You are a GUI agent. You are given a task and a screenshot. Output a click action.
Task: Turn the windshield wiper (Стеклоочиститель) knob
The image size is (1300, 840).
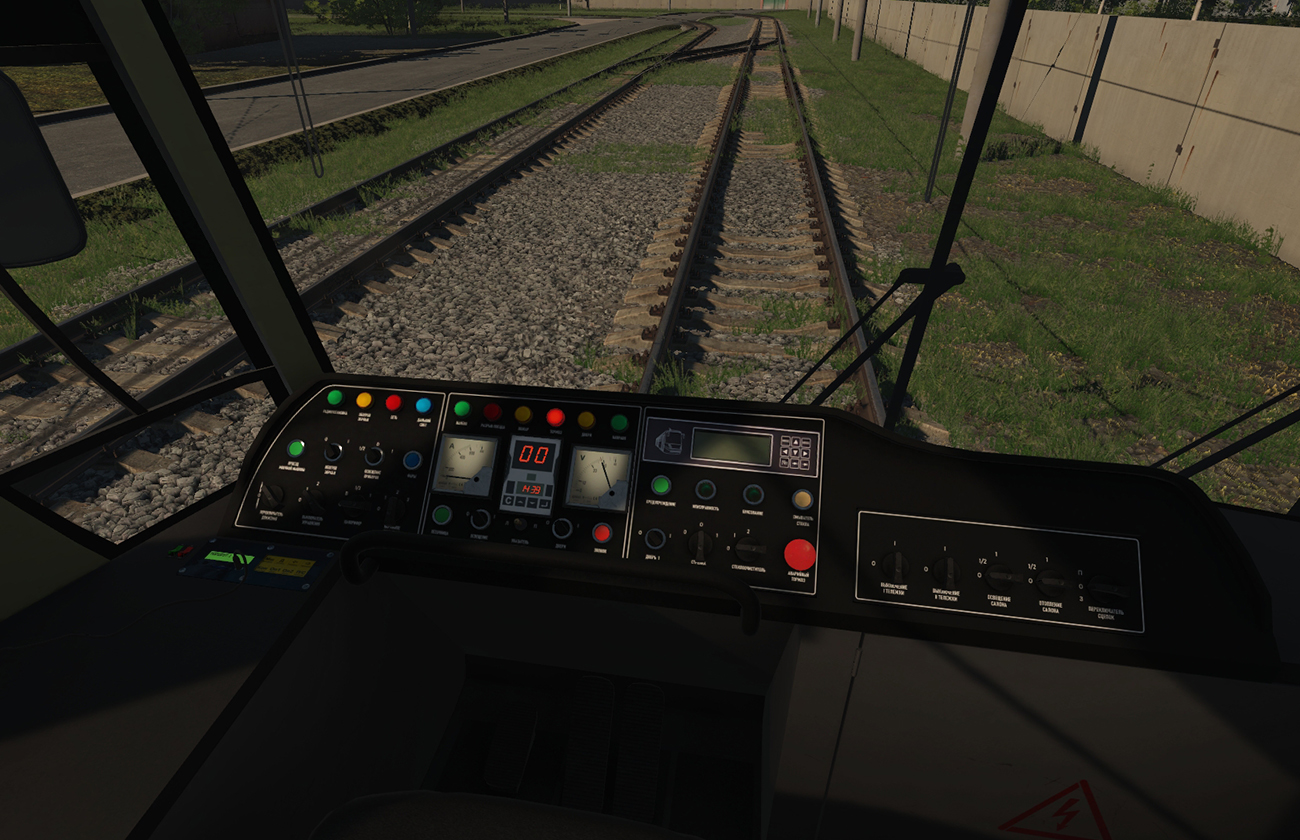click(746, 549)
